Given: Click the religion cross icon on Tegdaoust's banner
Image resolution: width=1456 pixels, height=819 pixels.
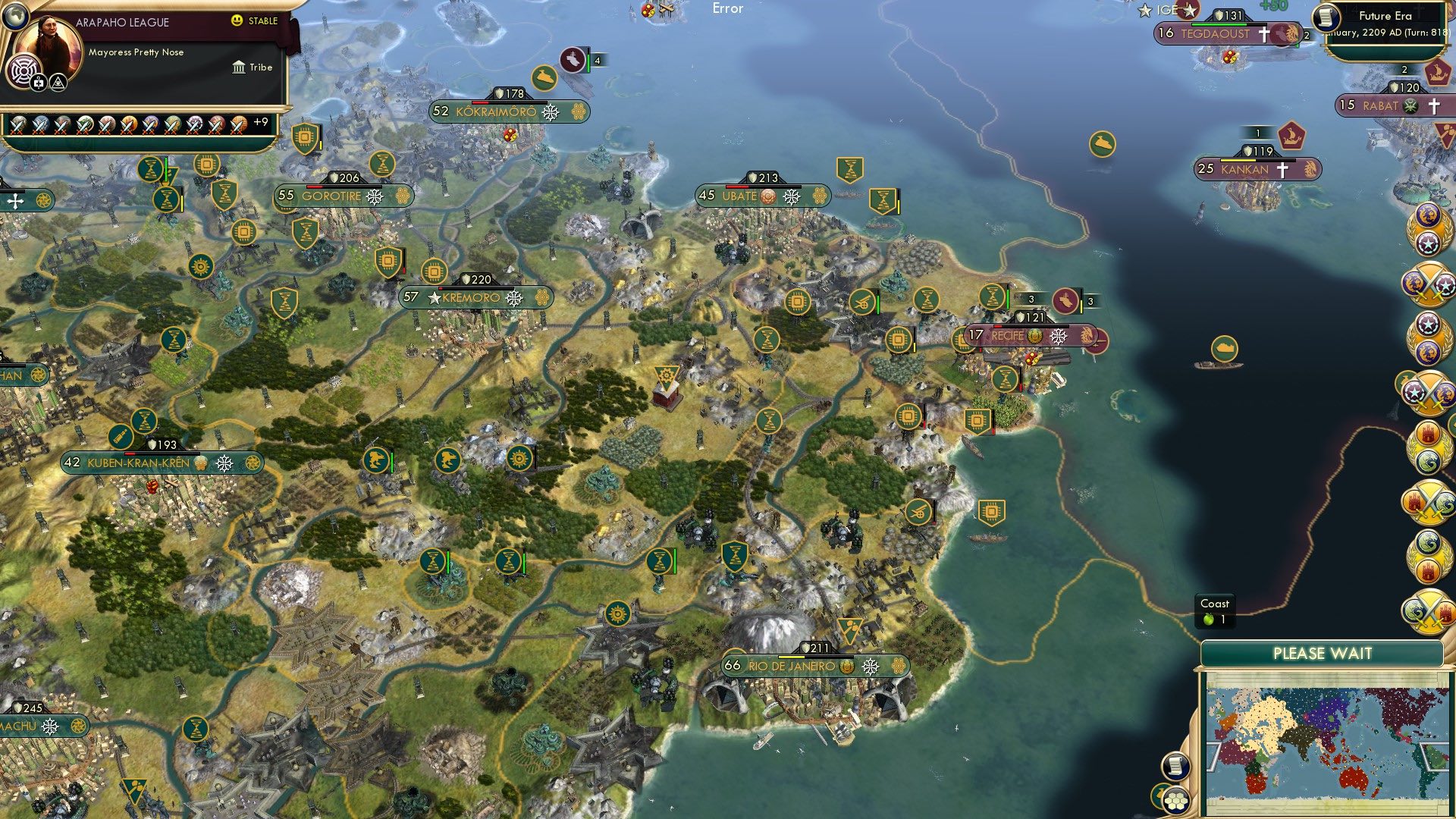Looking at the screenshot, I should [1265, 33].
